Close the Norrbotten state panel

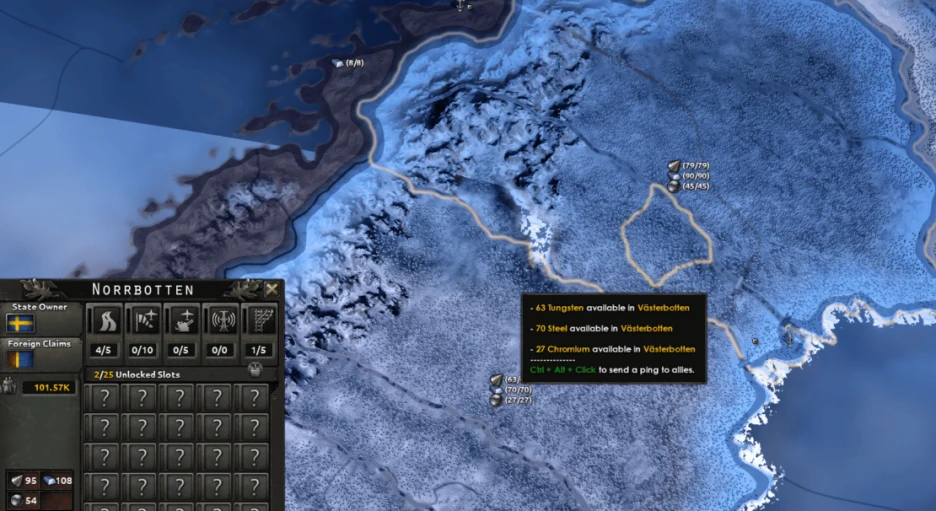click(271, 290)
